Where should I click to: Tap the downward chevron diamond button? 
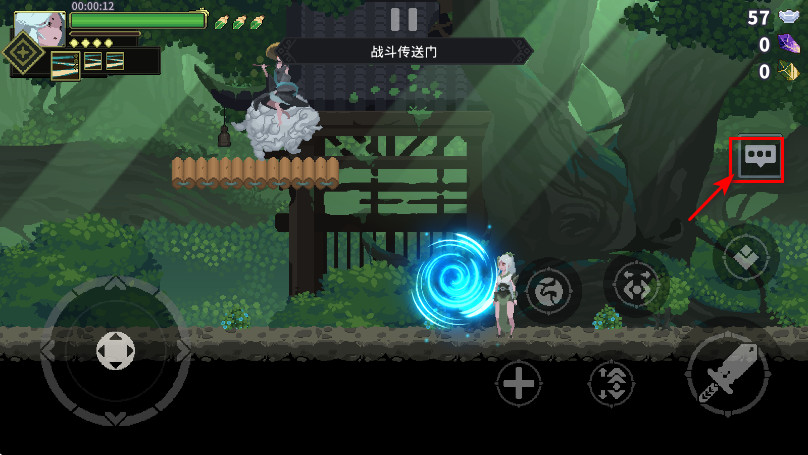(x=745, y=258)
